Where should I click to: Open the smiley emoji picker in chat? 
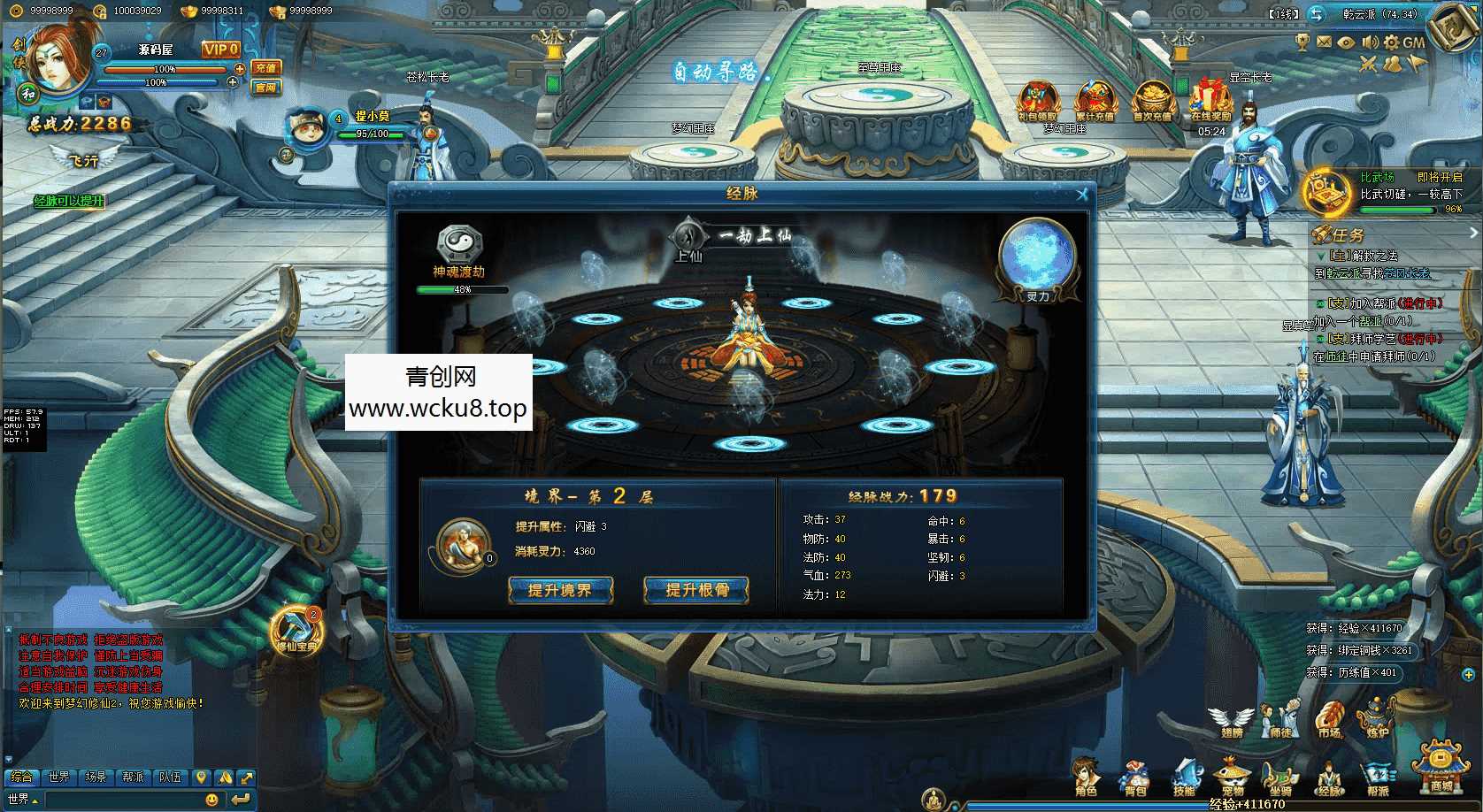[212, 800]
